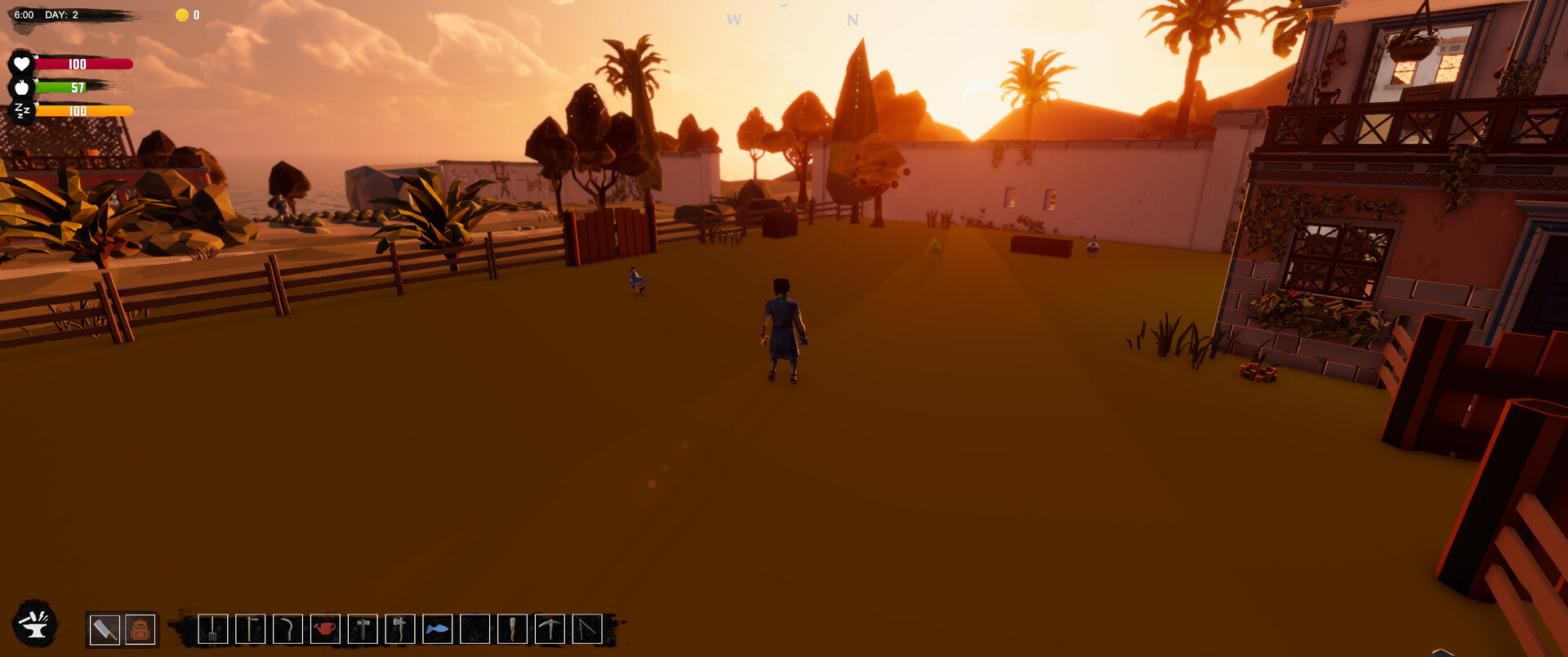Click the gold coin counter
1568x657 pixels.
[185, 14]
